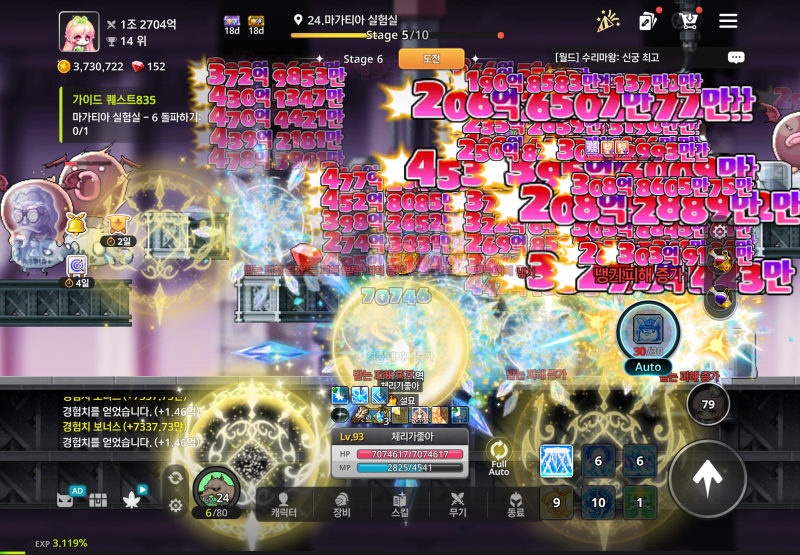Viewport: 800px width, 555px height.
Task: Toggle the Full Auto button
Action: tap(499, 458)
